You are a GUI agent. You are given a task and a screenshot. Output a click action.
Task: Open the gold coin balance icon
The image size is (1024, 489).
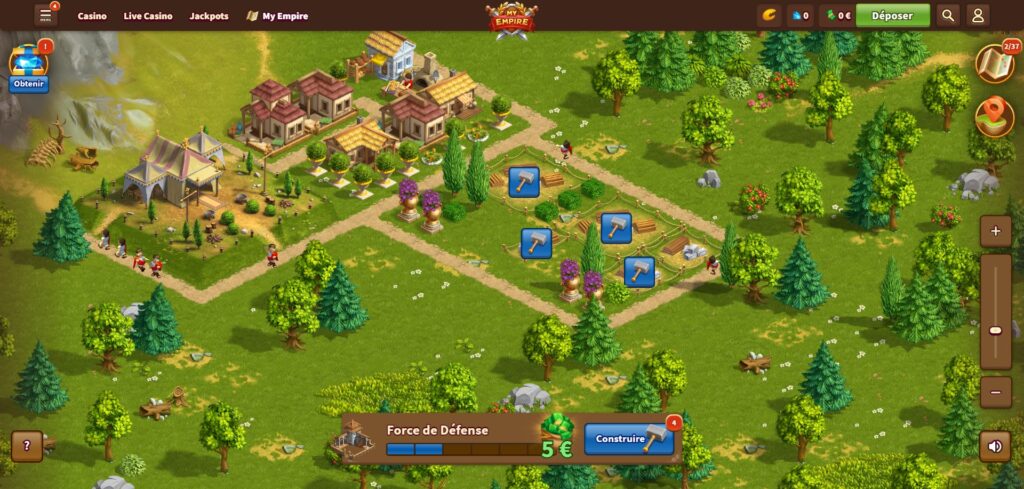769,16
